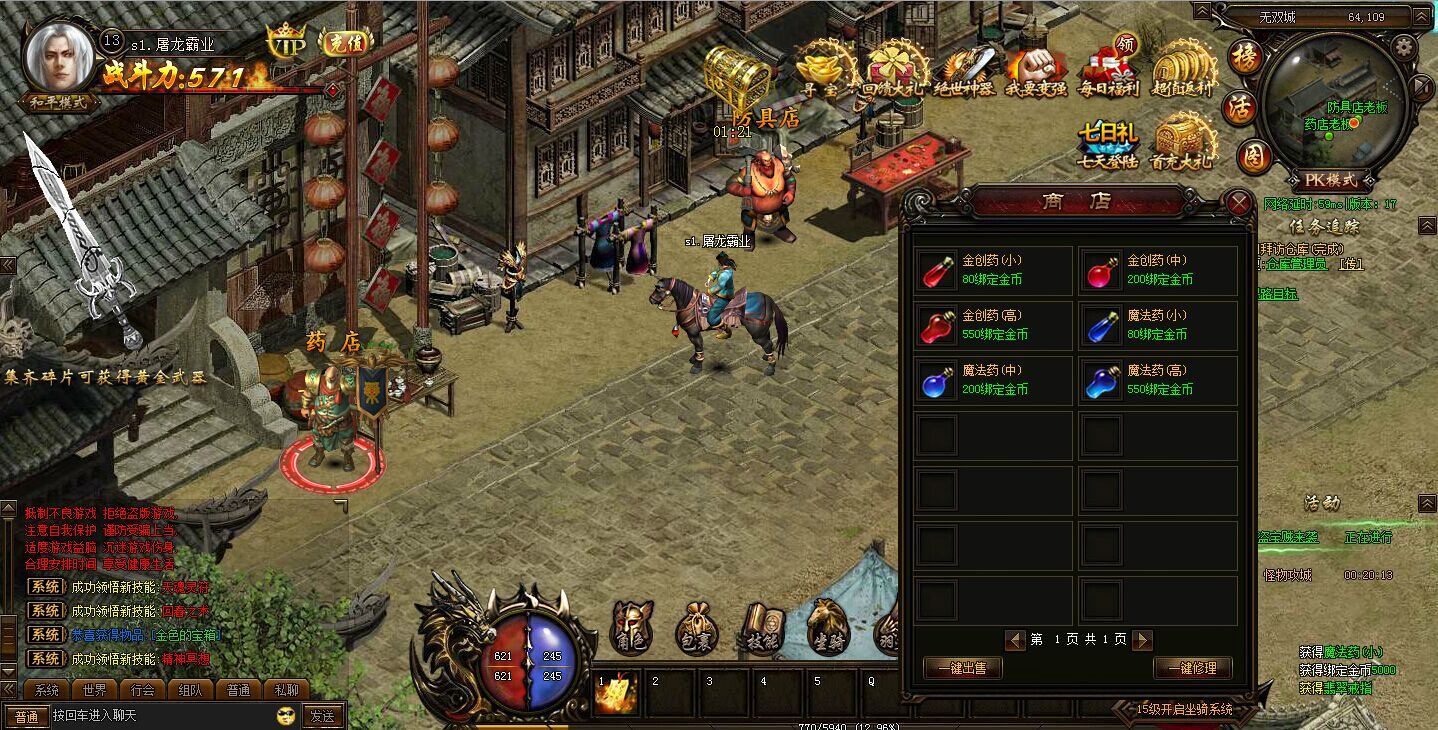
Task: Activate the skill in hotbar slot 1
Action: point(617,693)
